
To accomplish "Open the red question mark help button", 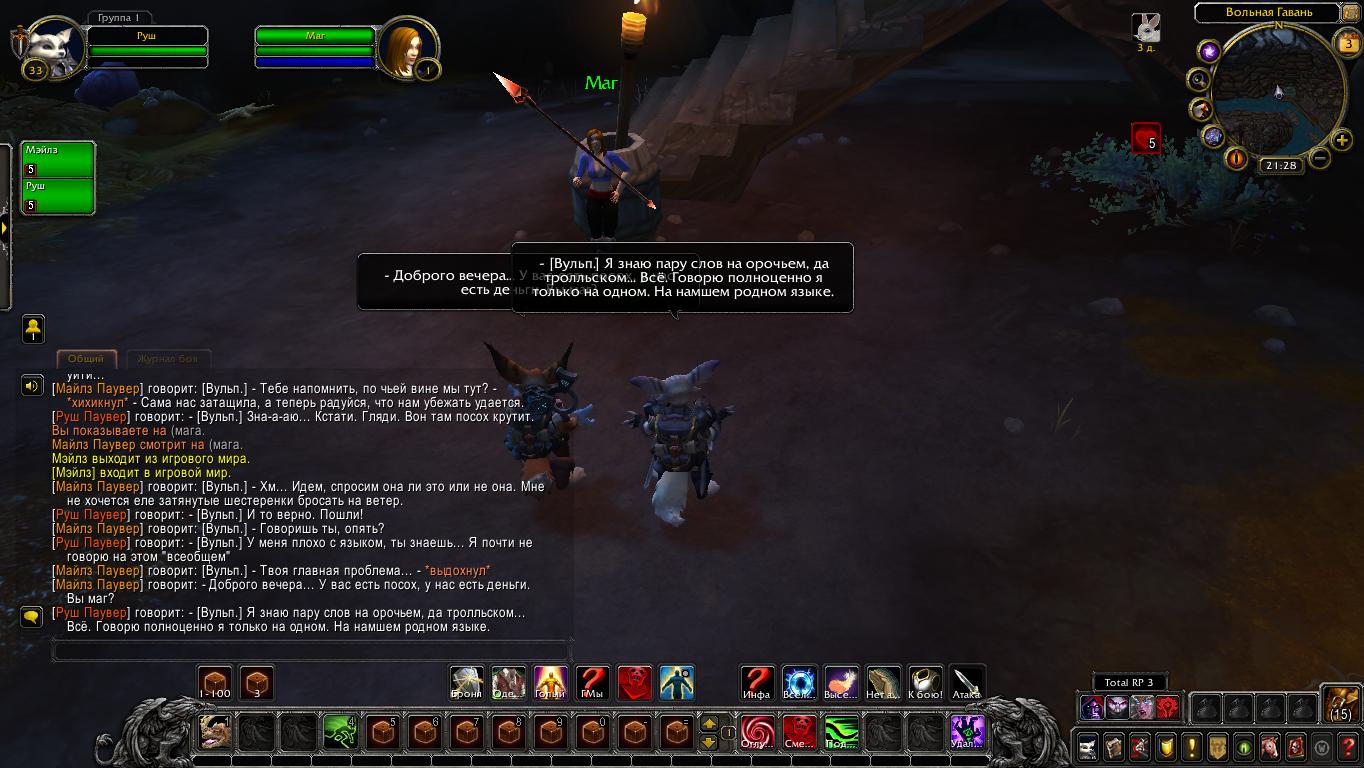I will coord(1346,746).
